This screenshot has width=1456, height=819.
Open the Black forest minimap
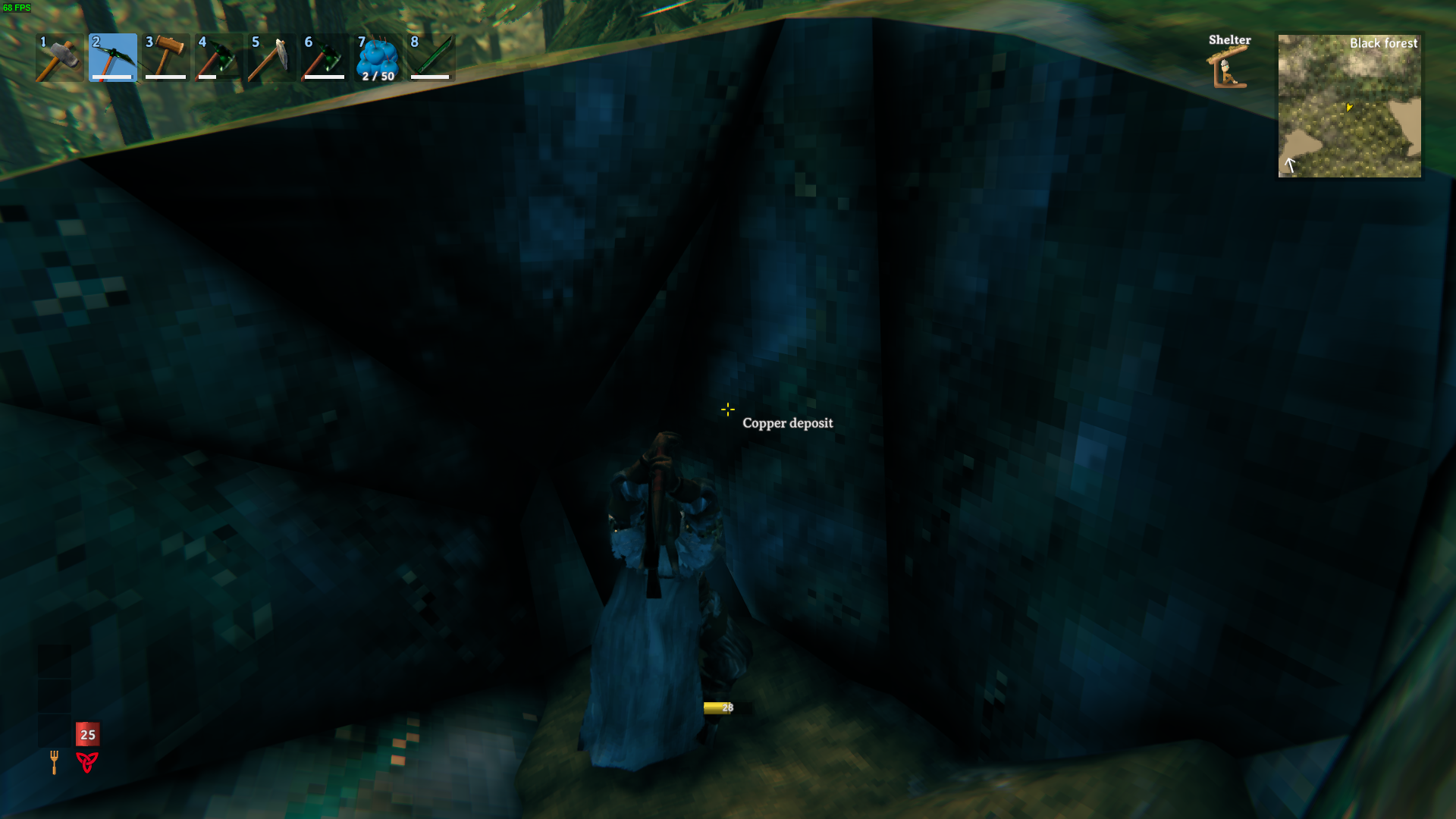pos(1349,106)
